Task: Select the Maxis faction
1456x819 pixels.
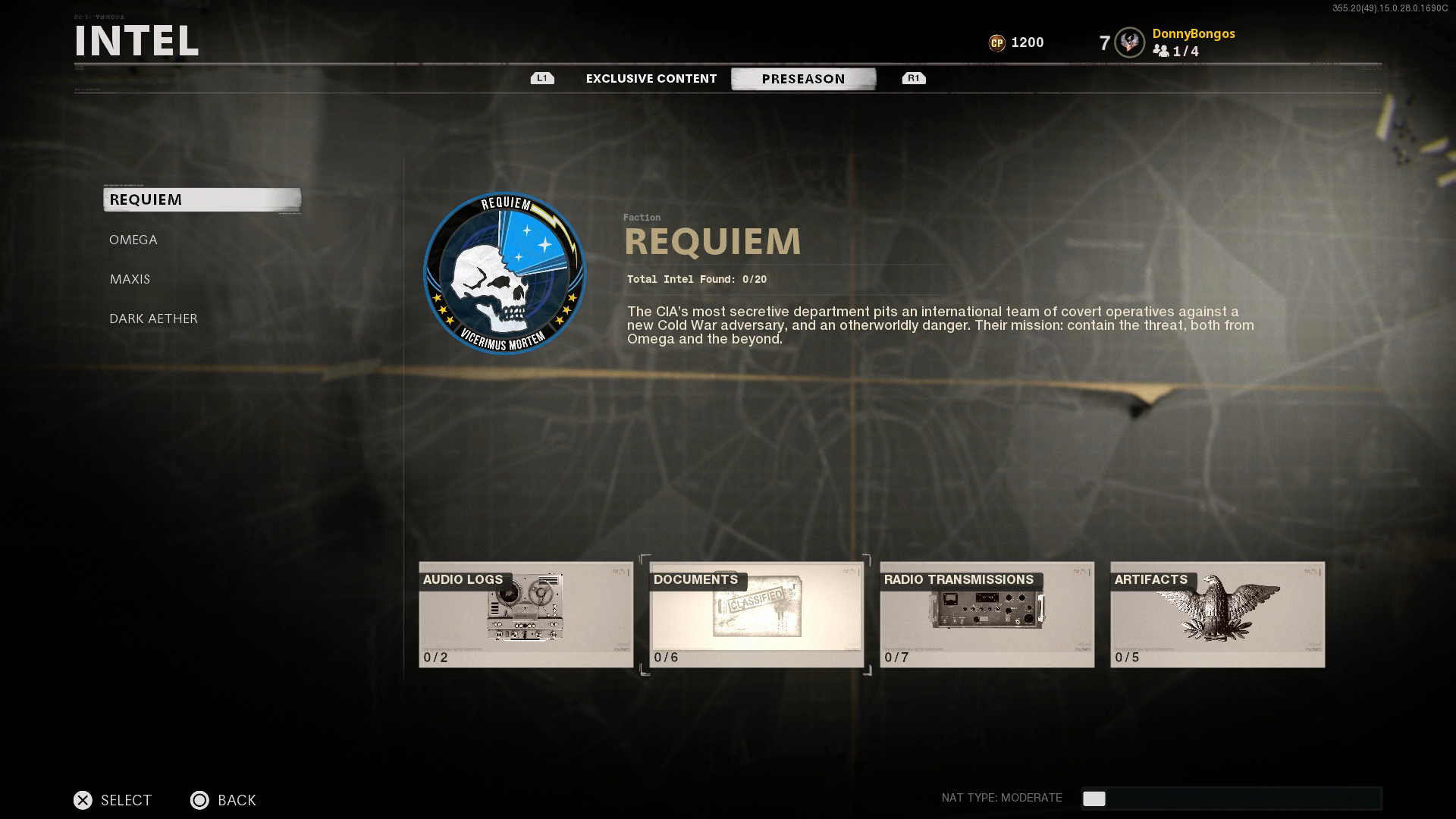Action: click(130, 279)
